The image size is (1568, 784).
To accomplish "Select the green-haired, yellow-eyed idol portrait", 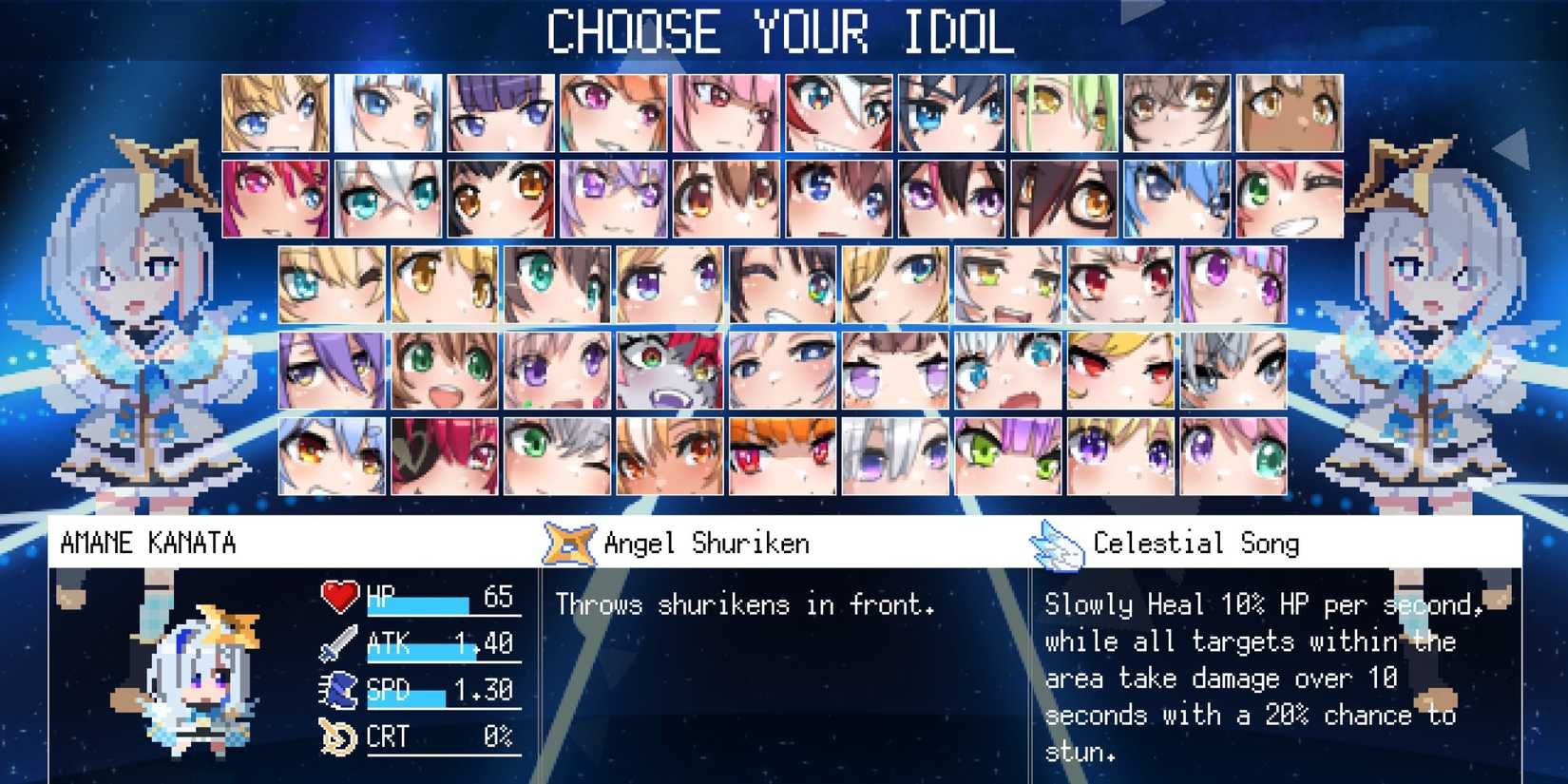I will (1064, 113).
